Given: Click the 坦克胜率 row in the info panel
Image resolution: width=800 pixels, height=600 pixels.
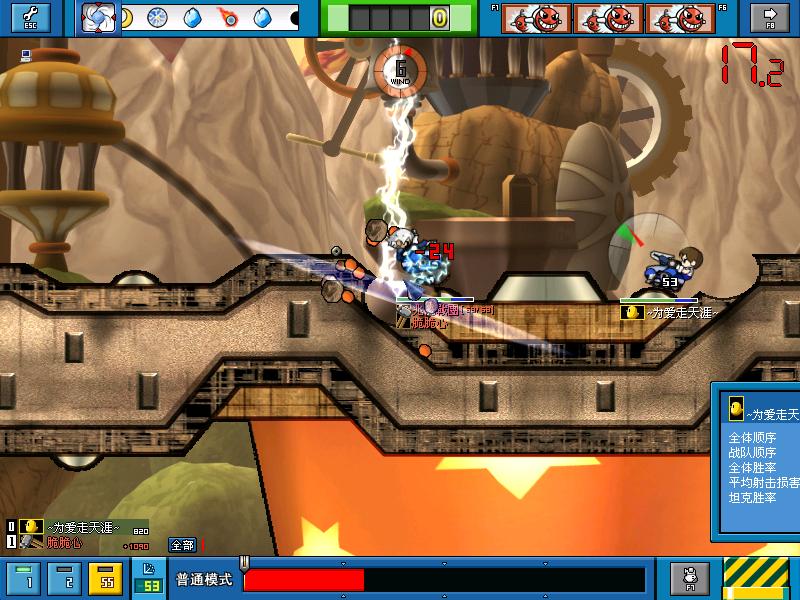Looking at the screenshot, I should (752, 497).
